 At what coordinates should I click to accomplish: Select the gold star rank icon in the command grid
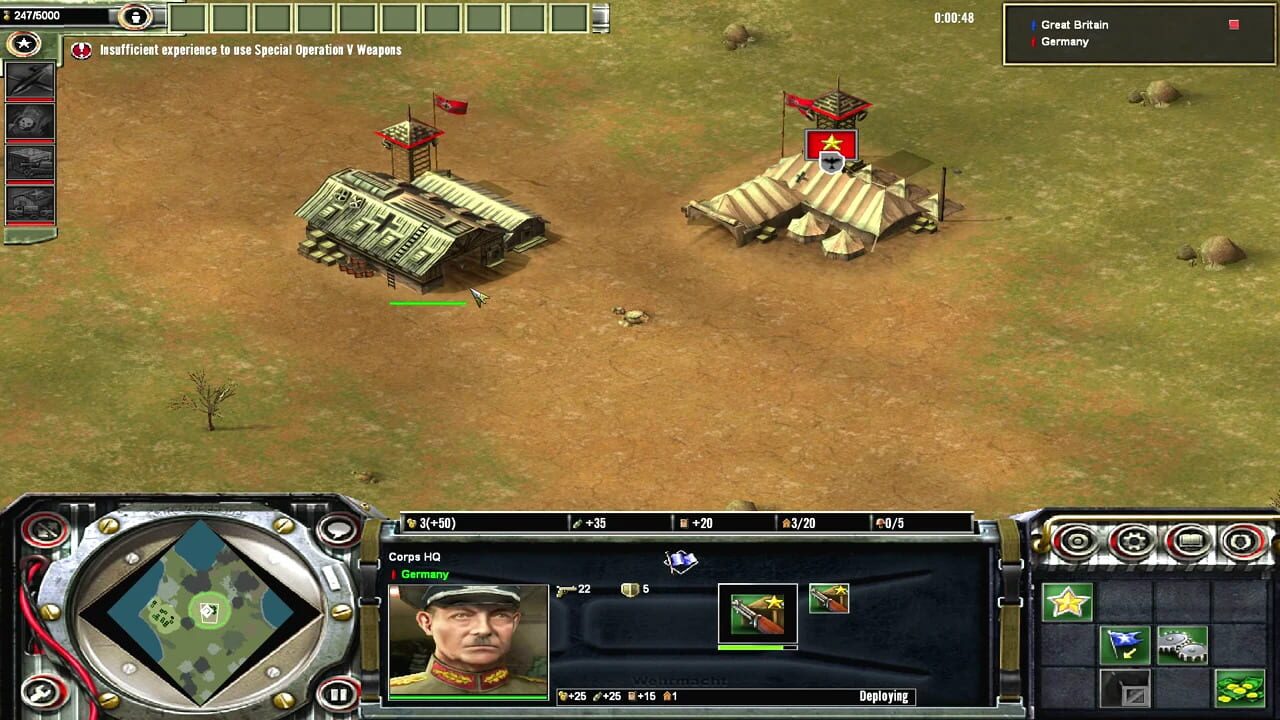1068,602
